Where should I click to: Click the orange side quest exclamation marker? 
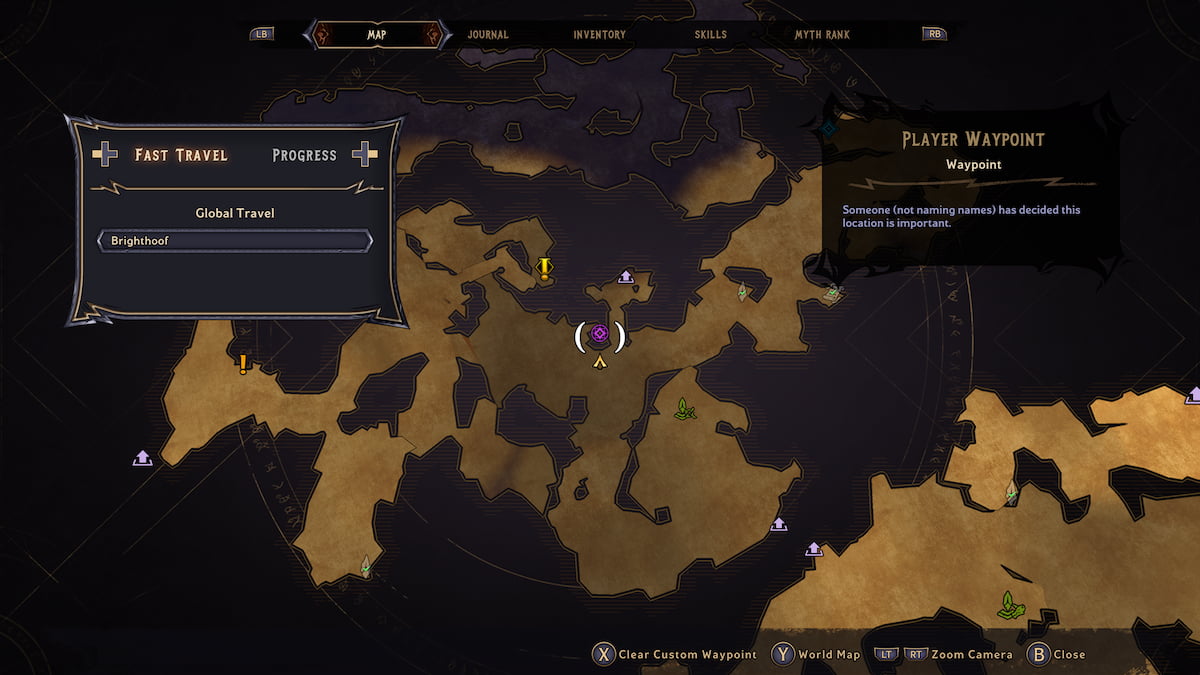coord(242,364)
